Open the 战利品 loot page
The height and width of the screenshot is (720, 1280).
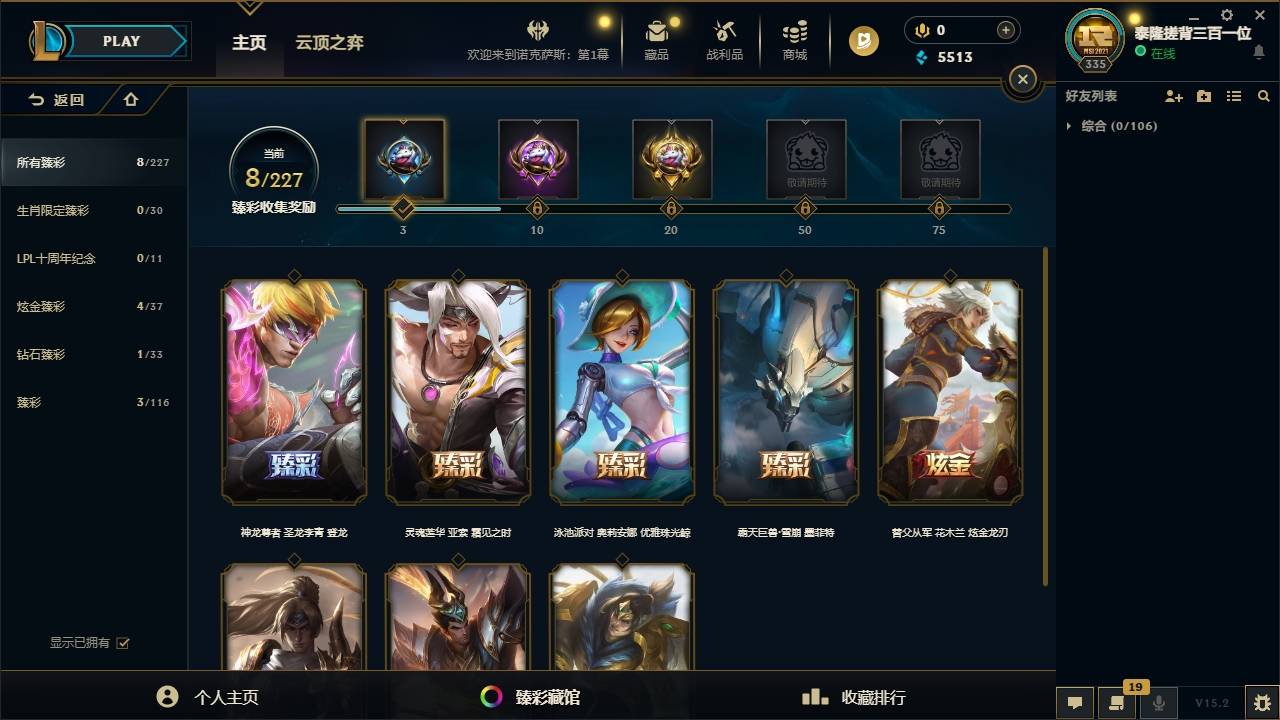pyautogui.click(x=724, y=40)
